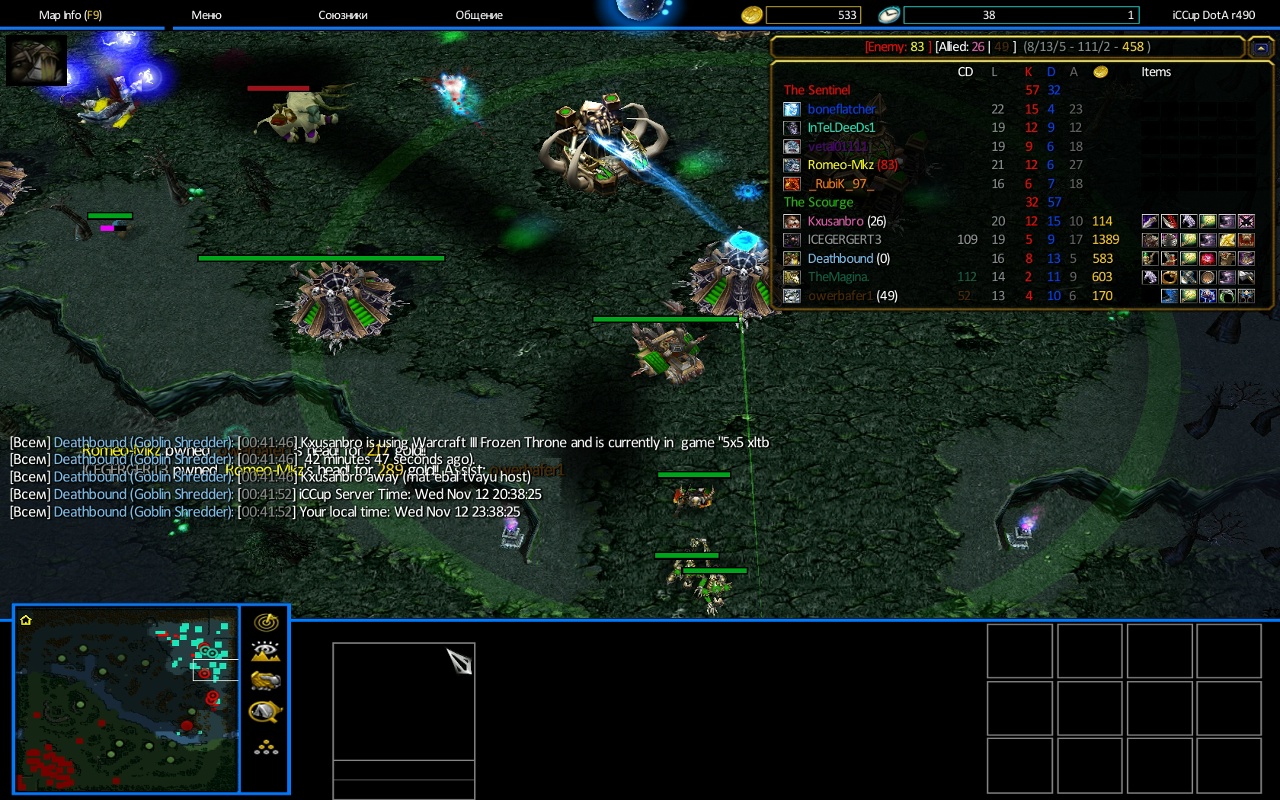The height and width of the screenshot is (800, 1280).
Task: Open the Map Info (F9) panel
Action: 70,15
